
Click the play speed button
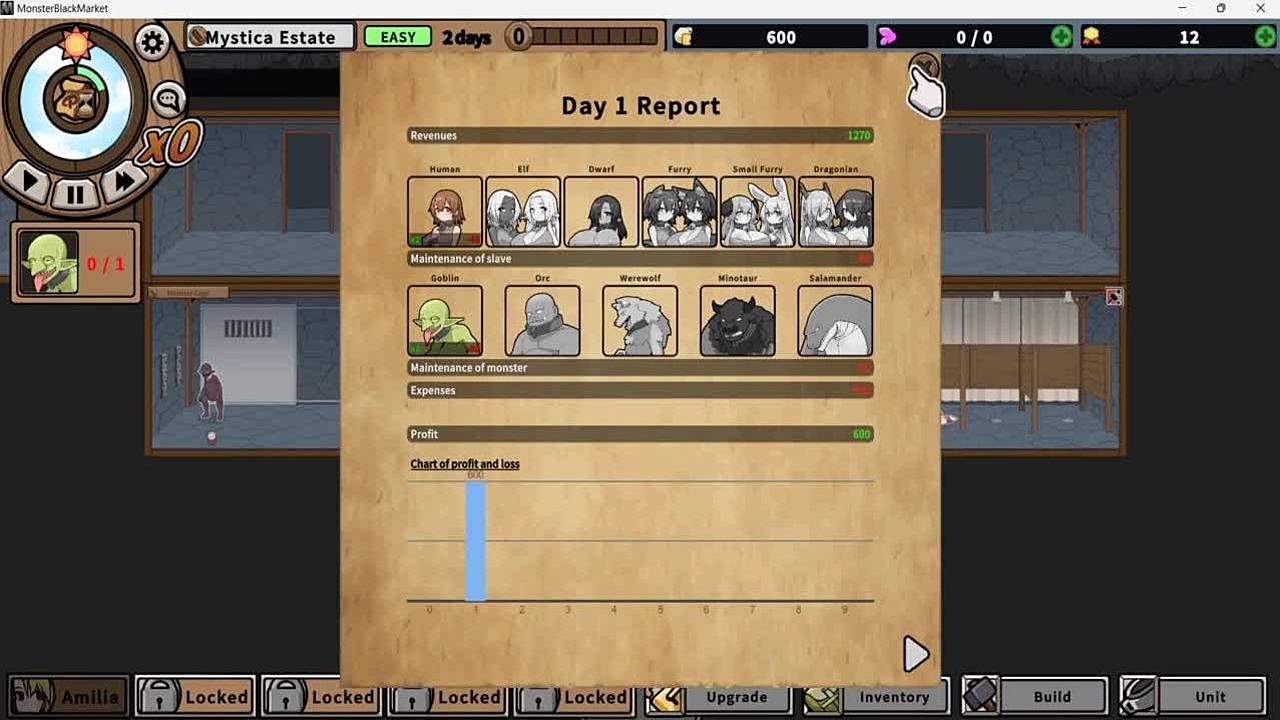pyautogui.click(x=29, y=182)
